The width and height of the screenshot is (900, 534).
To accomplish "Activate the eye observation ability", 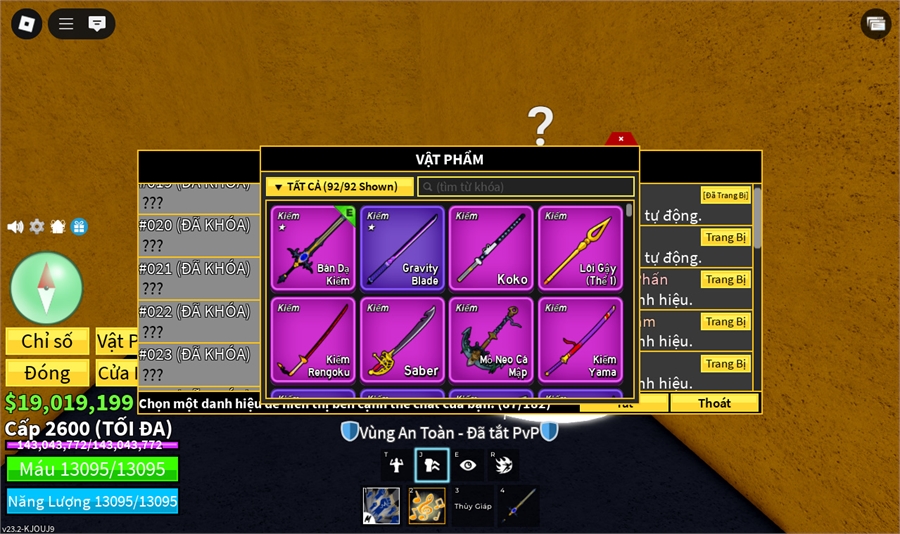I will [468, 464].
